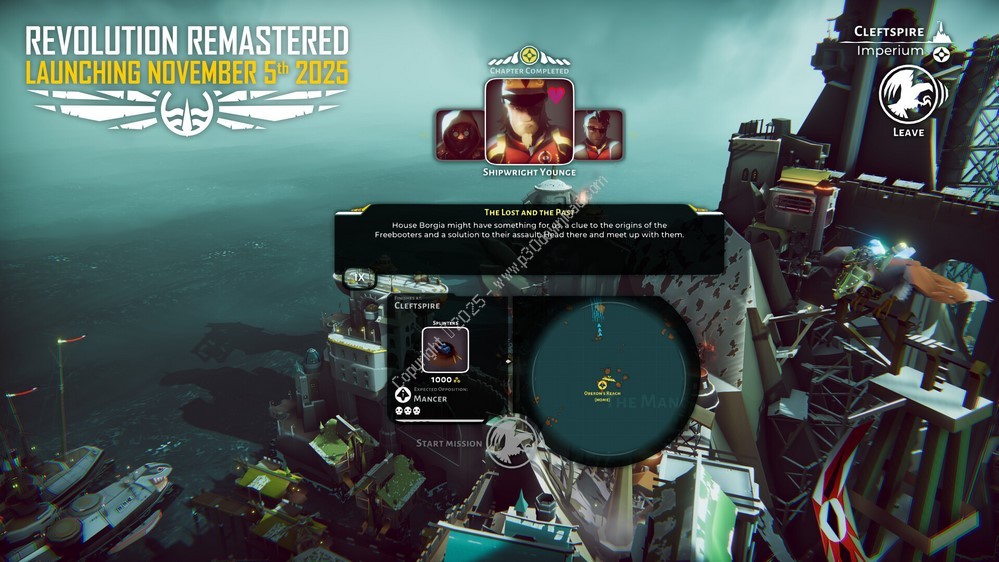Choose the hooded character portrait
Image resolution: width=999 pixels, height=562 pixels.
pos(460,135)
